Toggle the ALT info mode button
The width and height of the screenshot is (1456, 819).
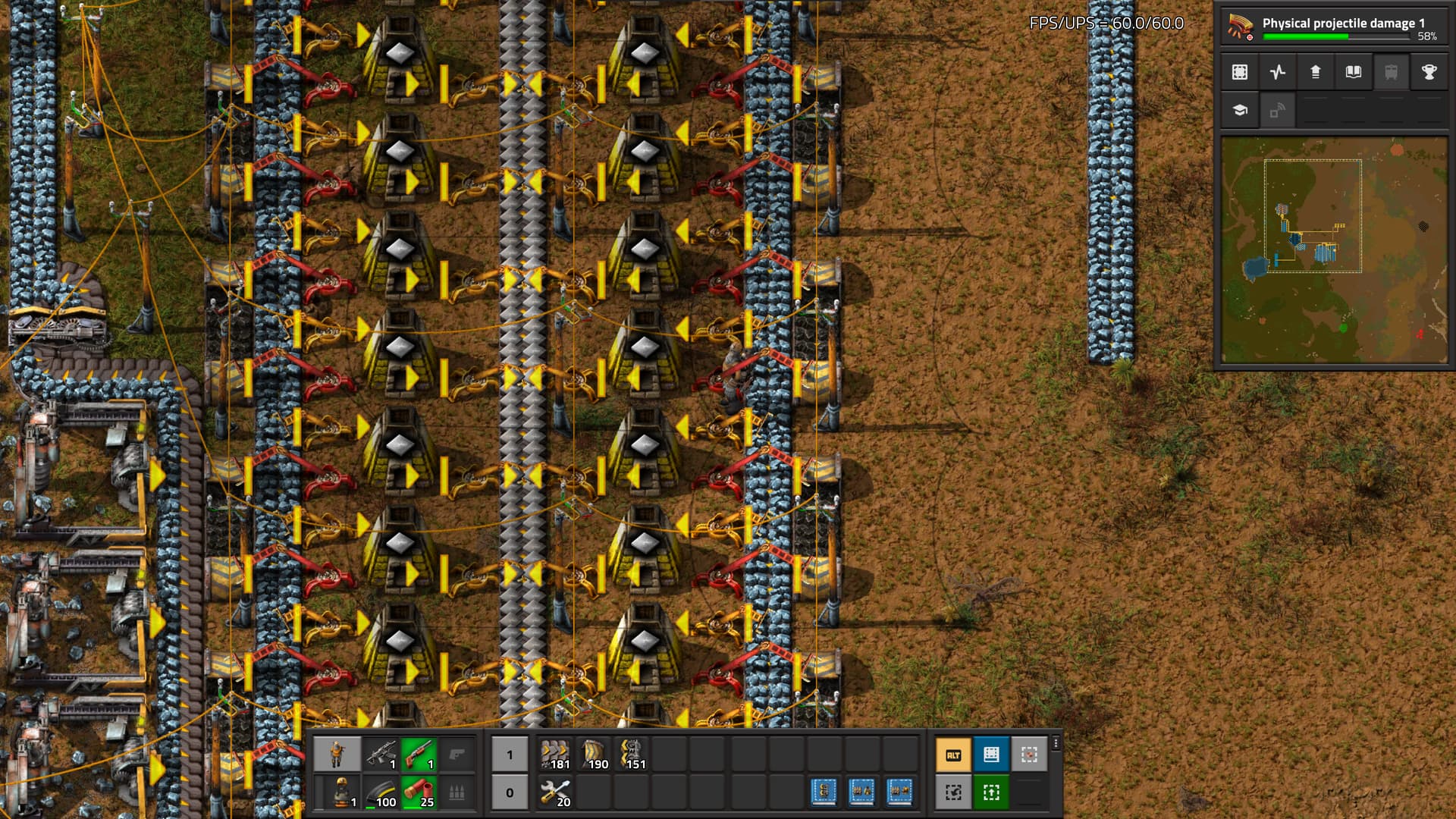tap(953, 755)
